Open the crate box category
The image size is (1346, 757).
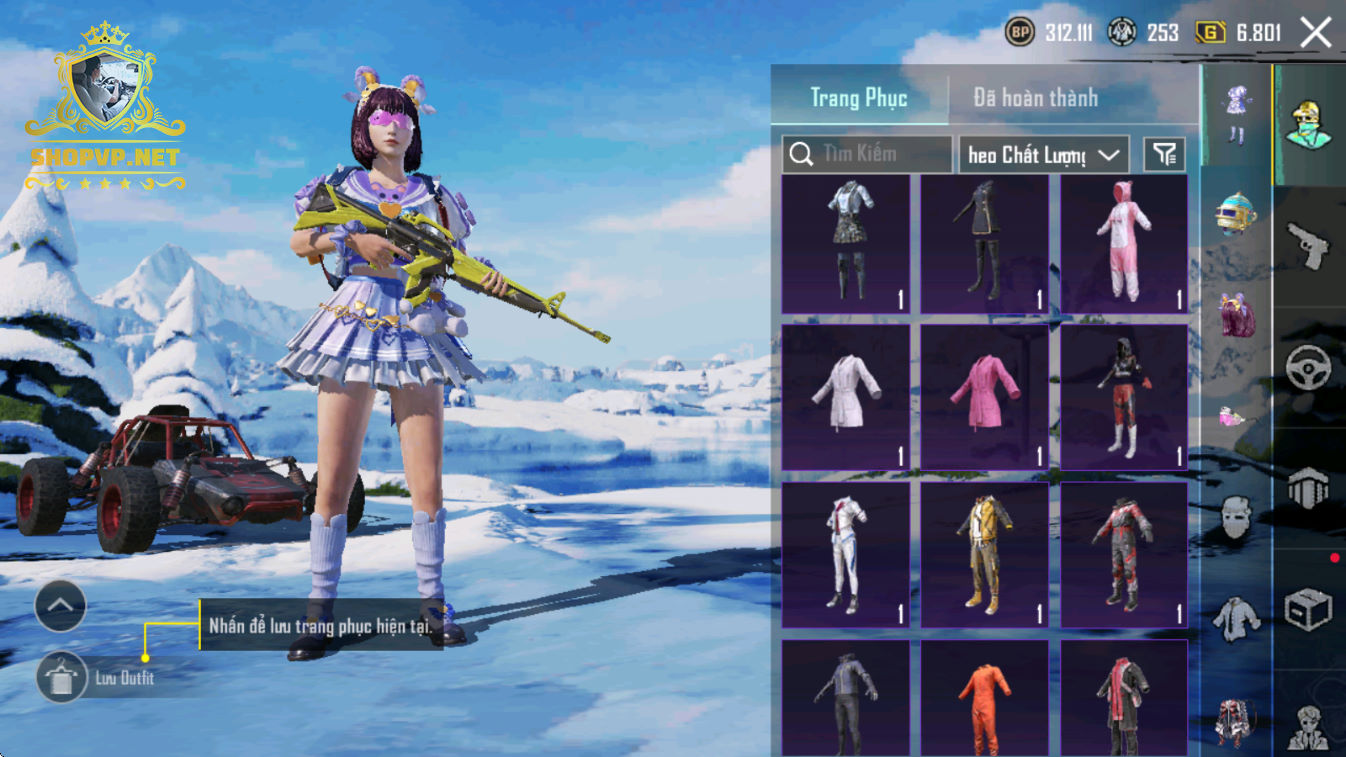(1309, 609)
